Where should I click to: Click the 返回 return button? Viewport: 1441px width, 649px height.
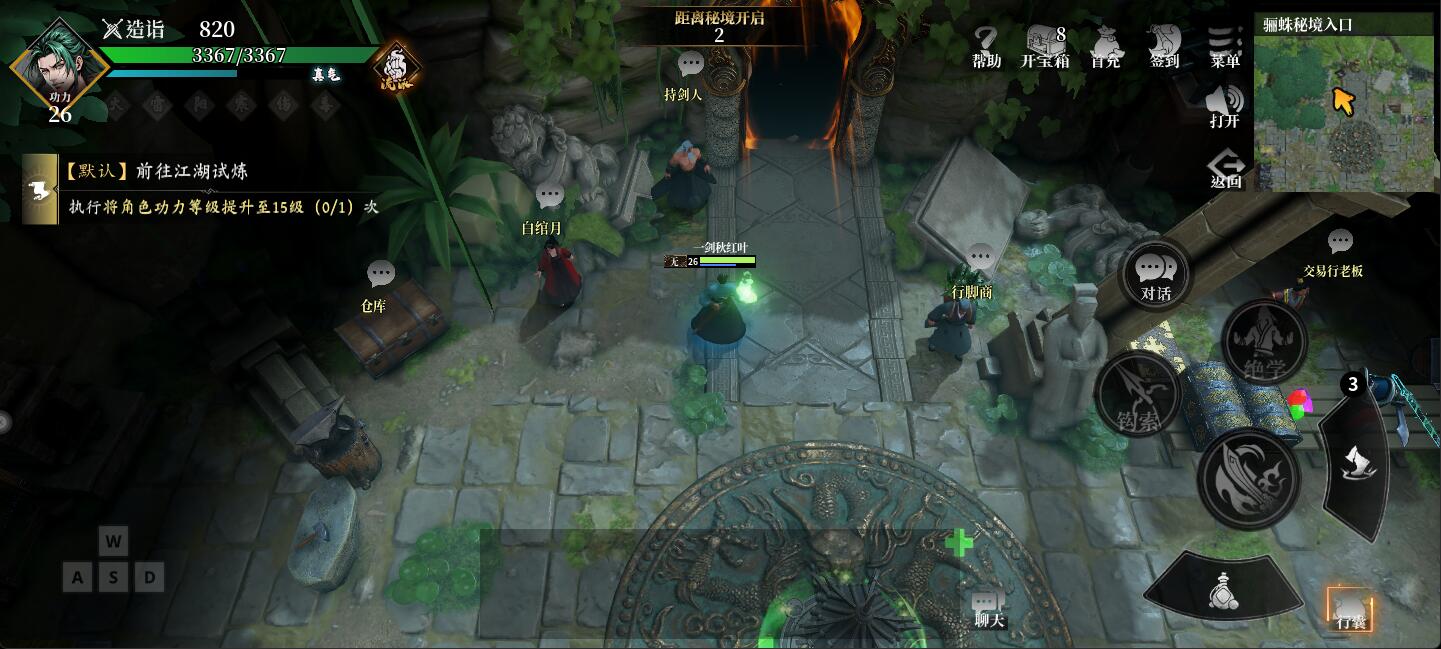(1225, 168)
